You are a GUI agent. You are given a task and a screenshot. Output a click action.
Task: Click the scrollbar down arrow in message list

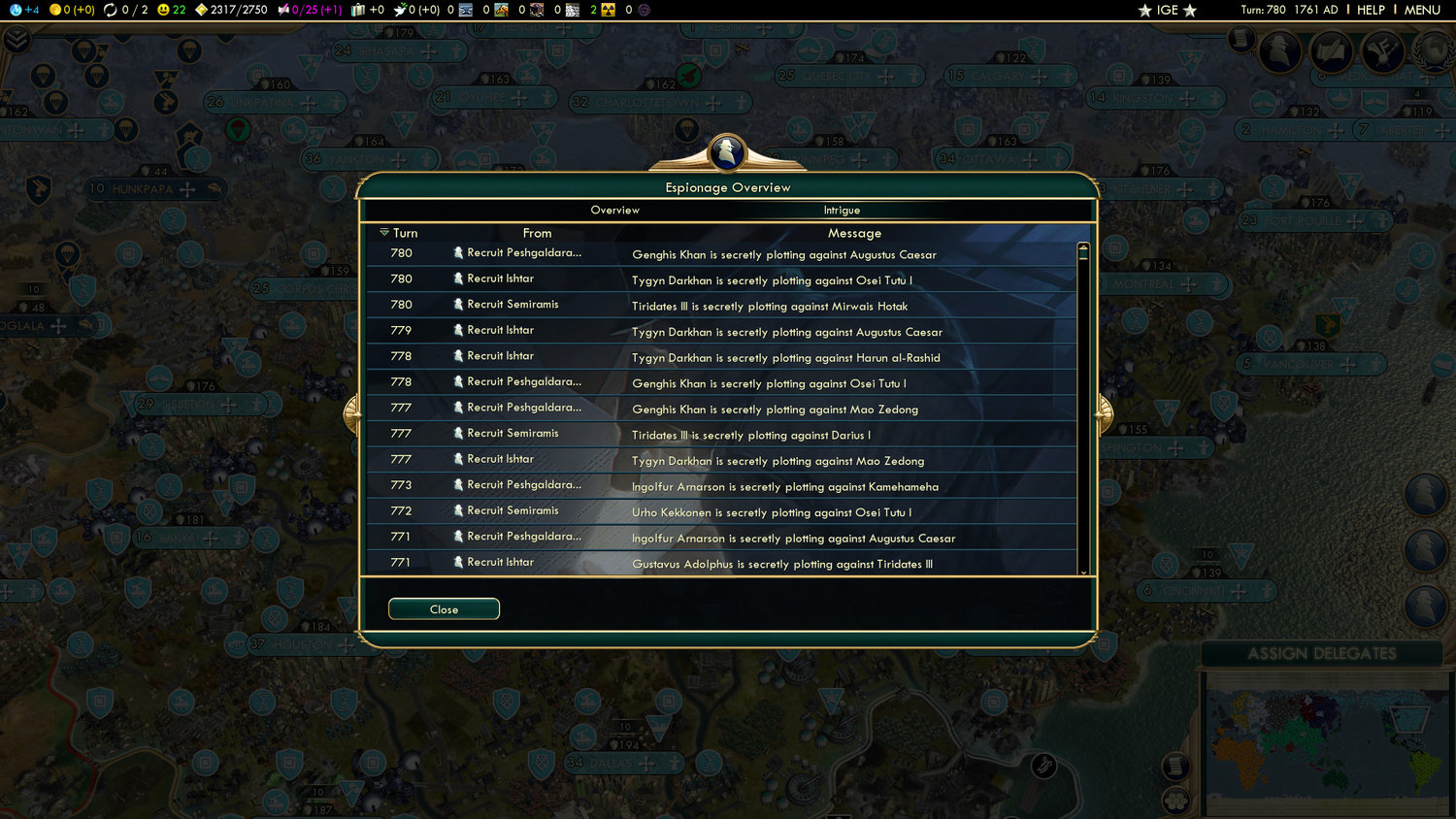click(x=1083, y=572)
